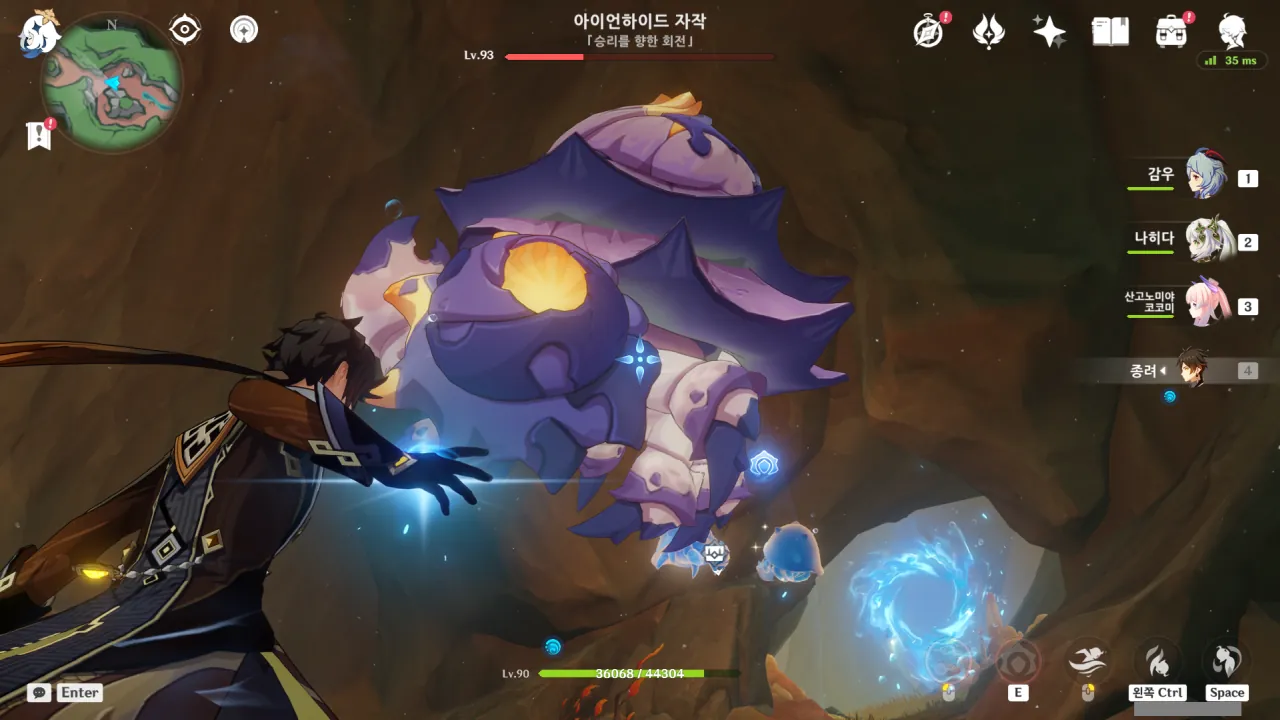The width and height of the screenshot is (1280, 720).
Task: Open the character profile icon
Action: [x=1231, y=32]
